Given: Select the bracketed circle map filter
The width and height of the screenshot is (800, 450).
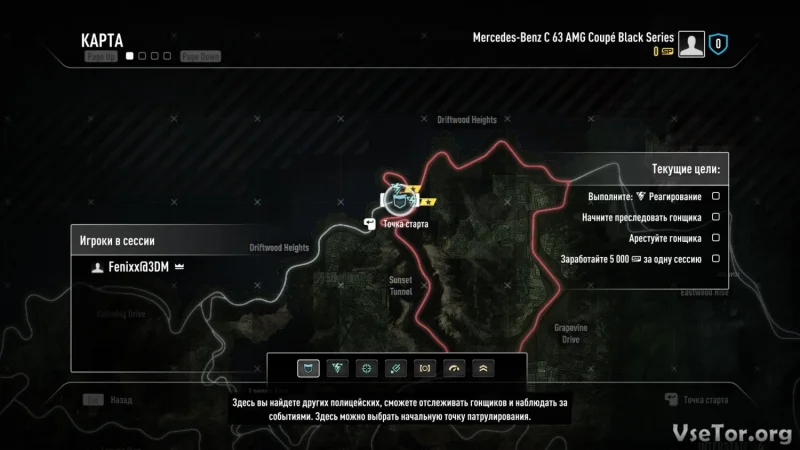Looking at the screenshot, I should coord(426,368).
